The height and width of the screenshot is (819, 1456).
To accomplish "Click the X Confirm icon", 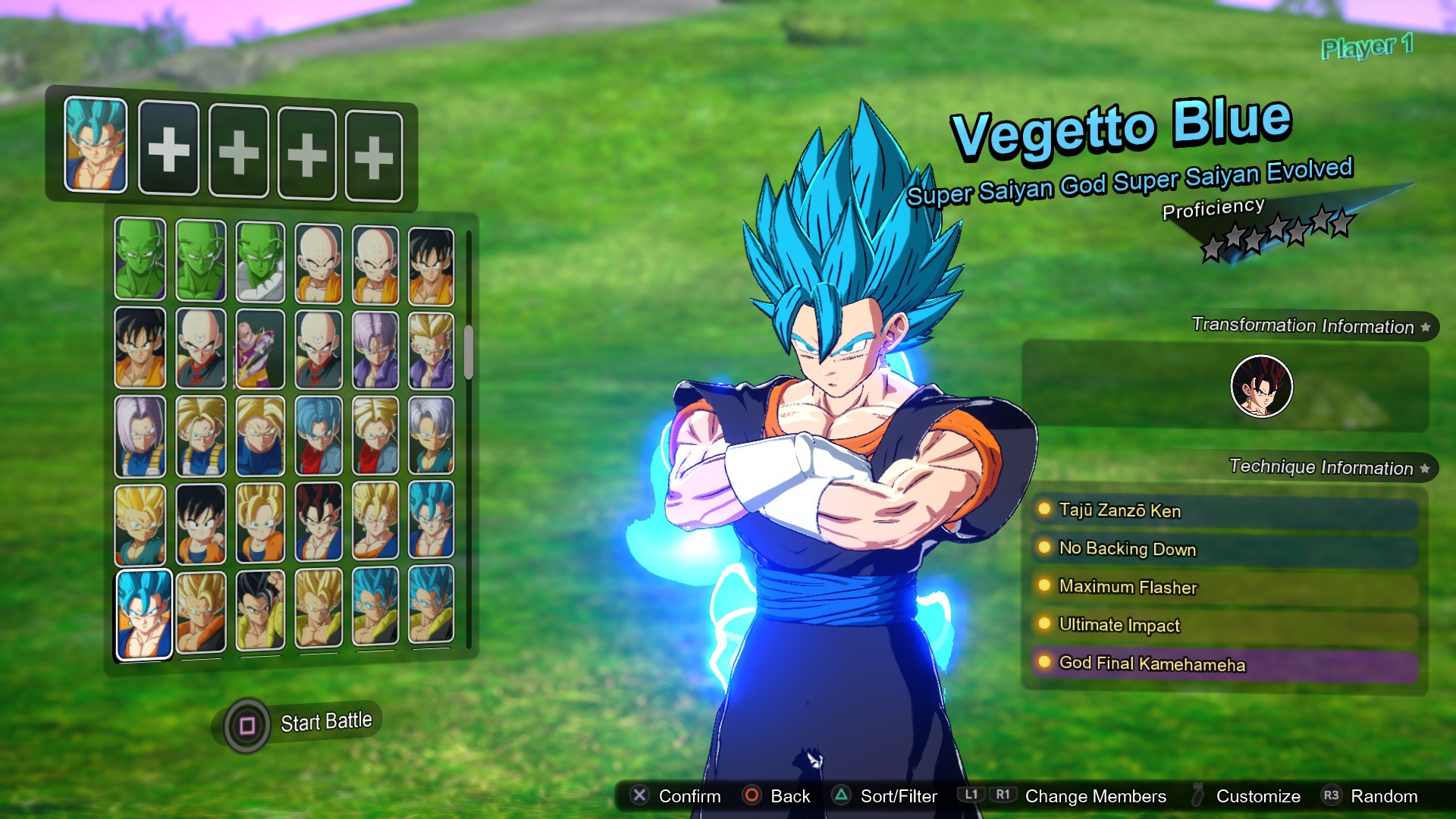I will click(641, 796).
